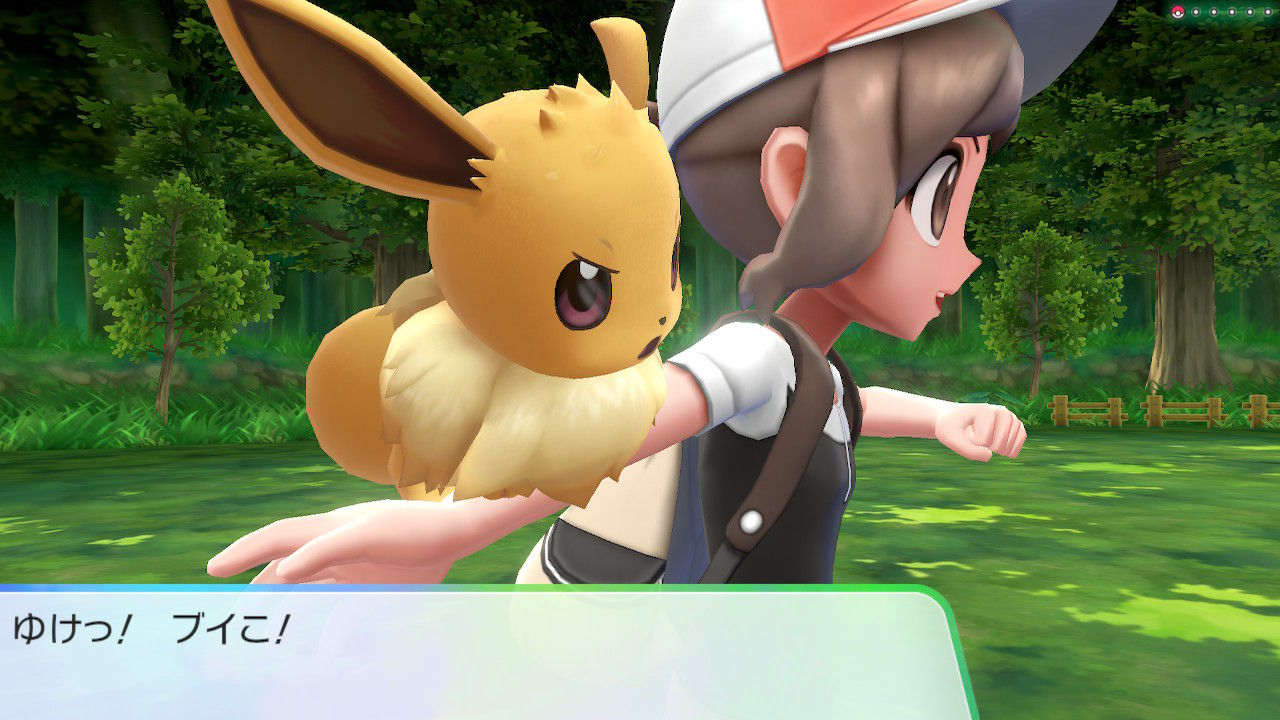Click the third Poké Ball party slot
The width and height of the screenshot is (1280, 720).
coord(1214,12)
